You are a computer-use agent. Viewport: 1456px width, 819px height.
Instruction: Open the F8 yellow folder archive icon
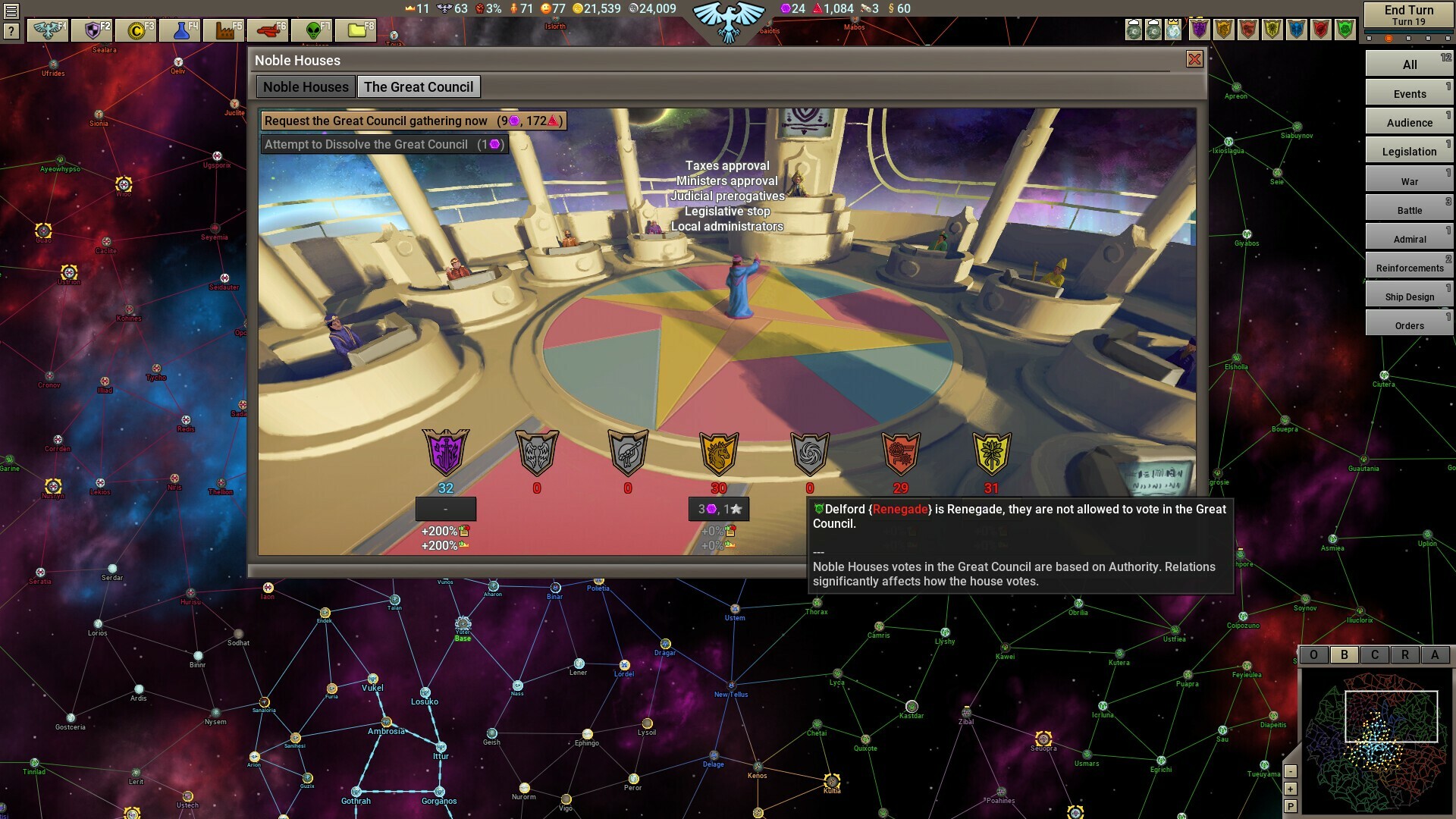pos(356,30)
